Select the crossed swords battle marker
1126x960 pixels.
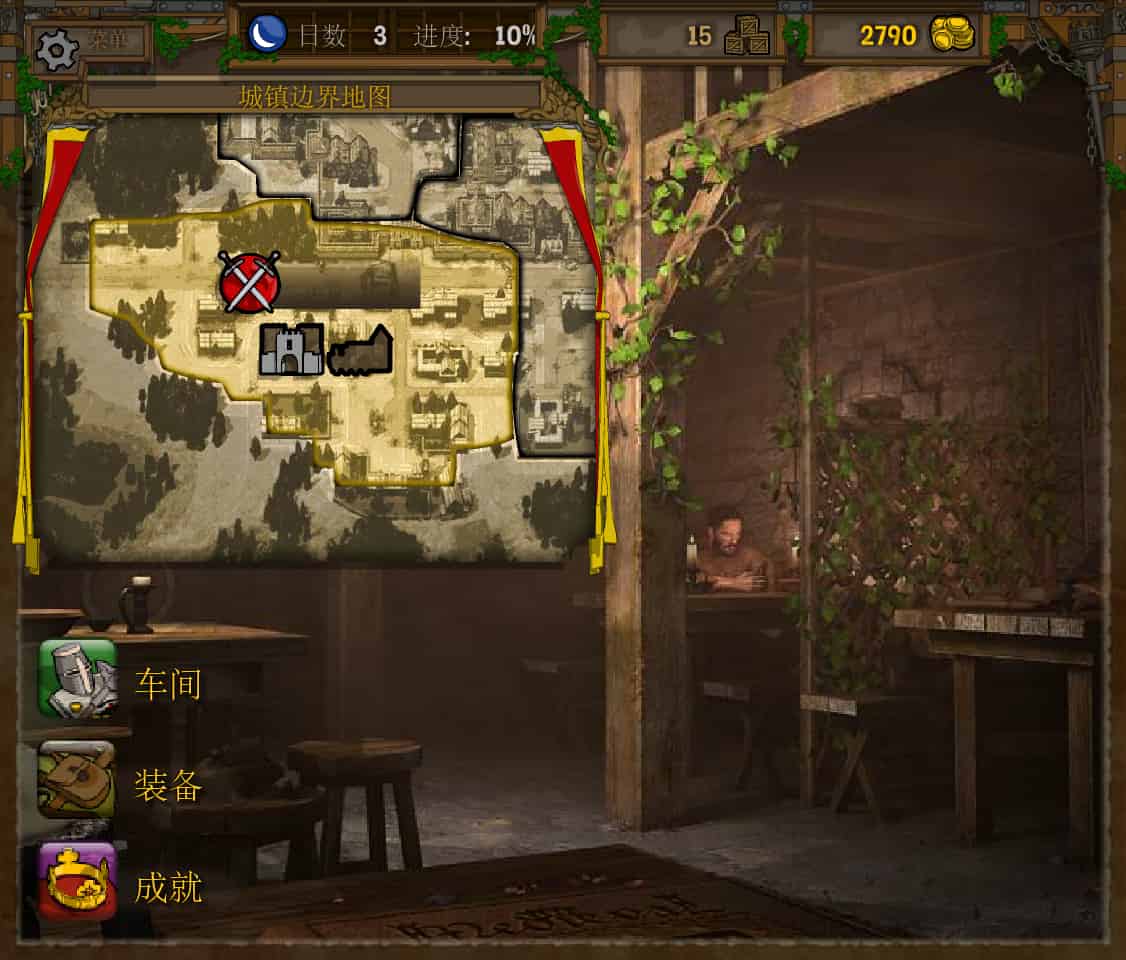click(250, 281)
